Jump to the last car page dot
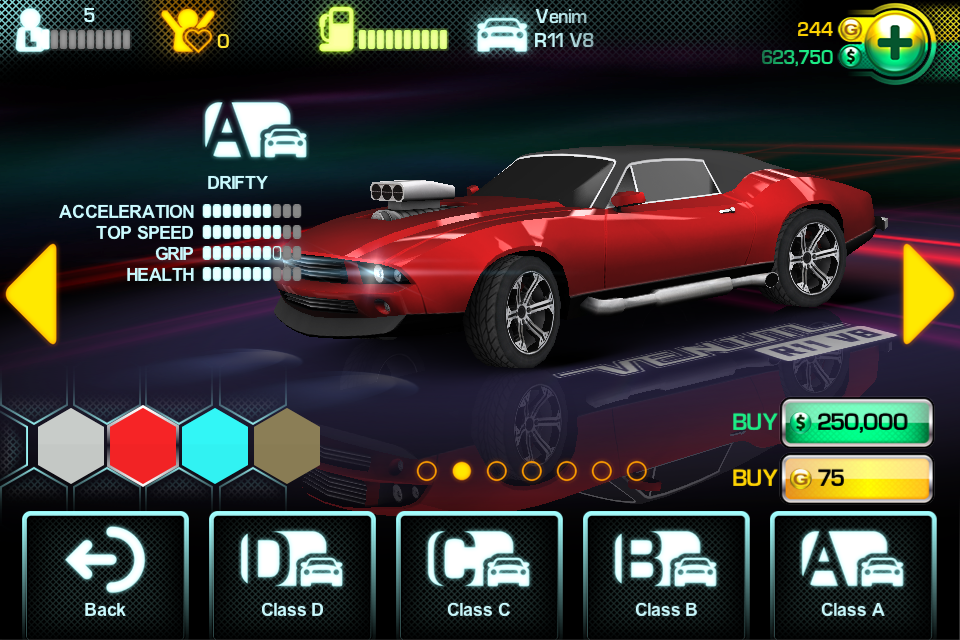The width and height of the screenshot is (960, 640). point(636,470)
